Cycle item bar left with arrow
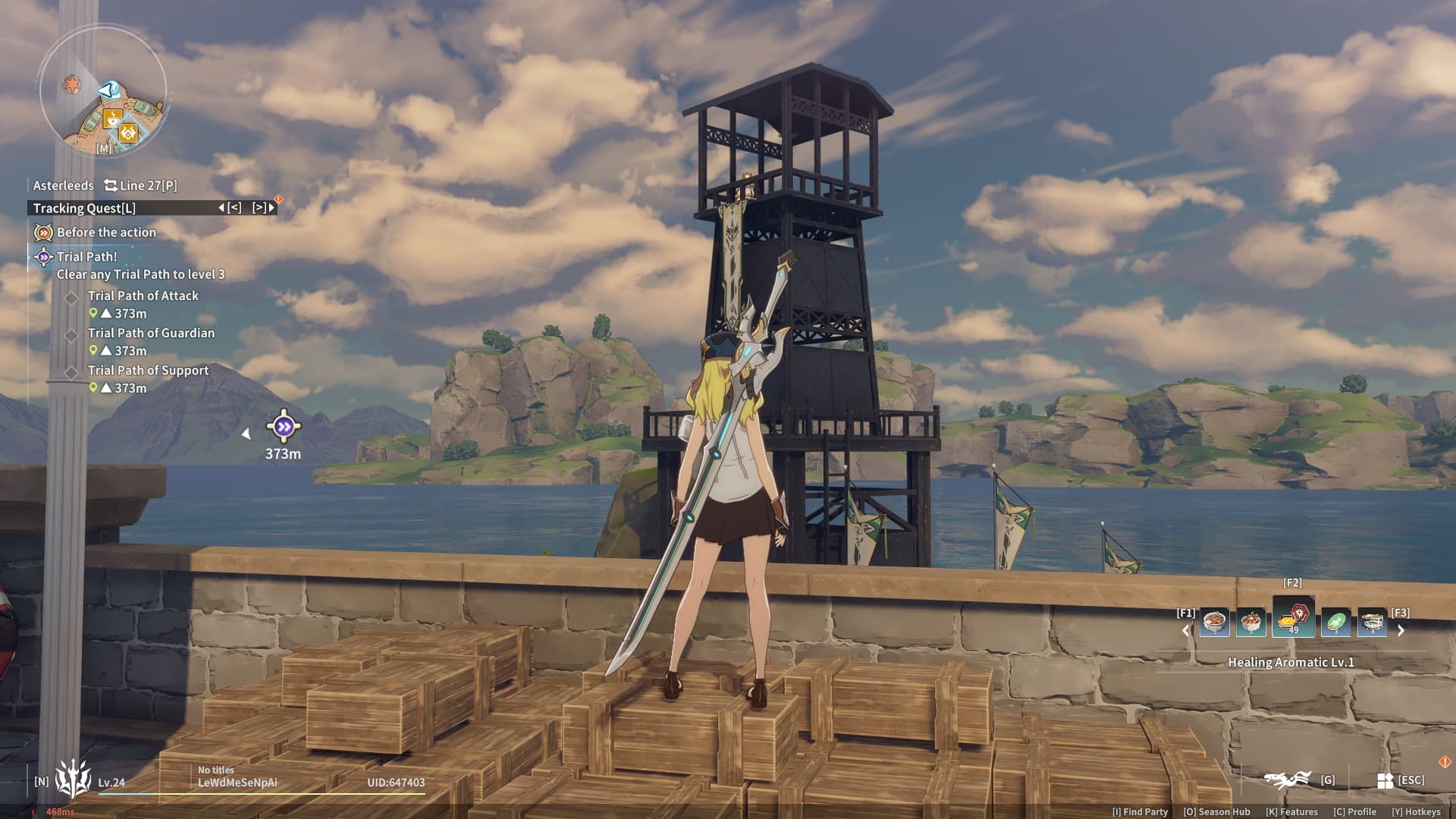This screenshot has height=819, width=1456. pos(1186,630)
